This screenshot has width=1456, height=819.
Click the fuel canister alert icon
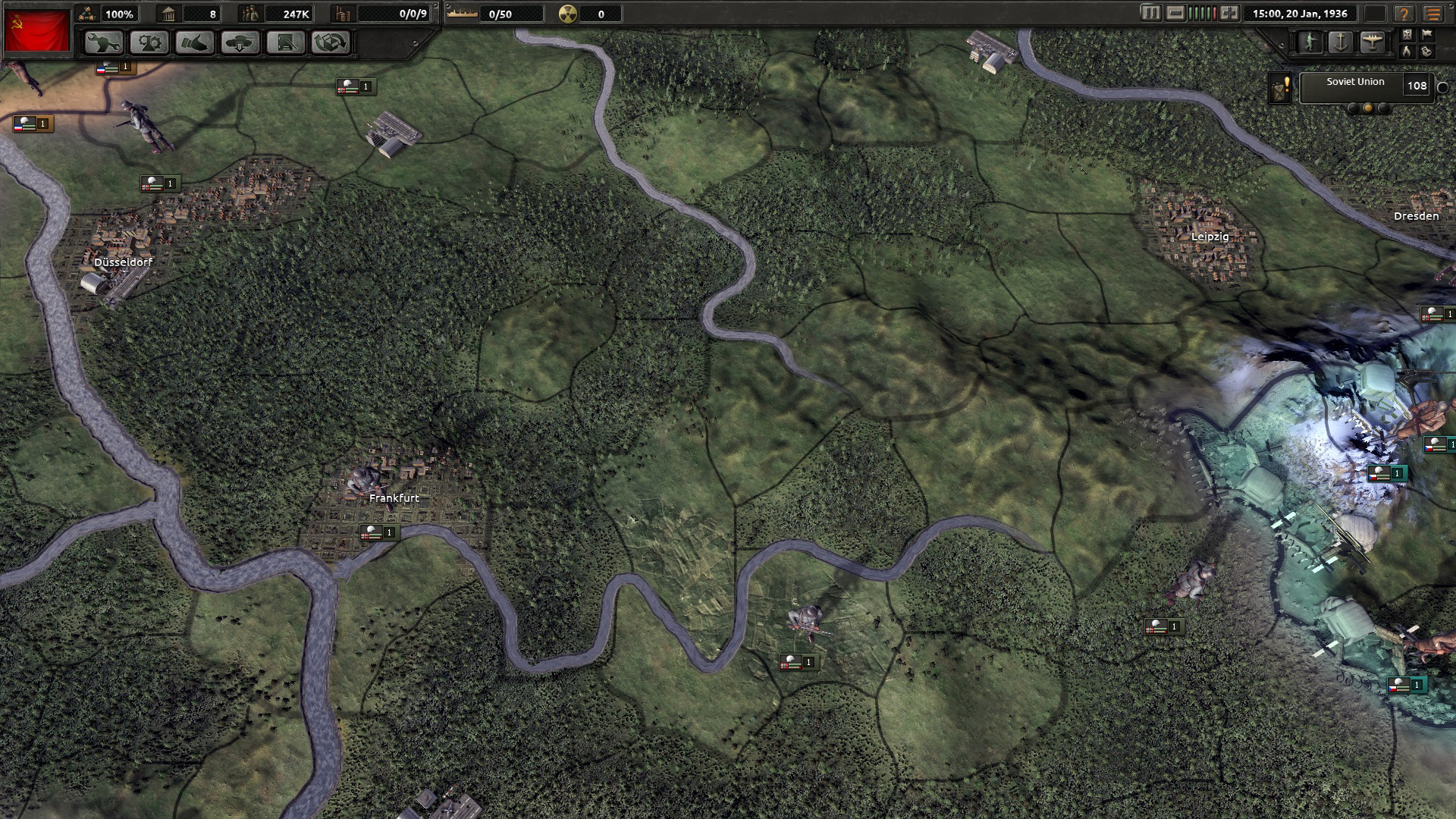tap(1281, 89)
